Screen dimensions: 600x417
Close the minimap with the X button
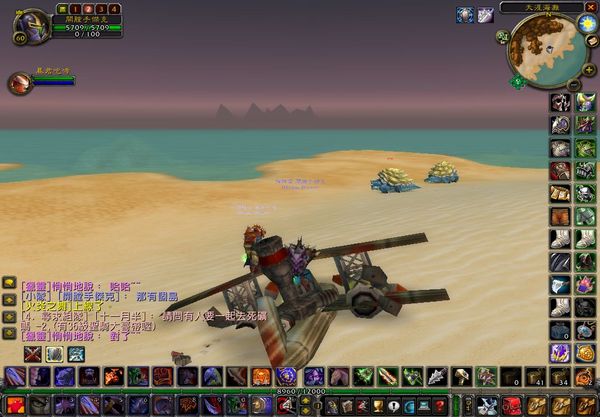[591, 6]
